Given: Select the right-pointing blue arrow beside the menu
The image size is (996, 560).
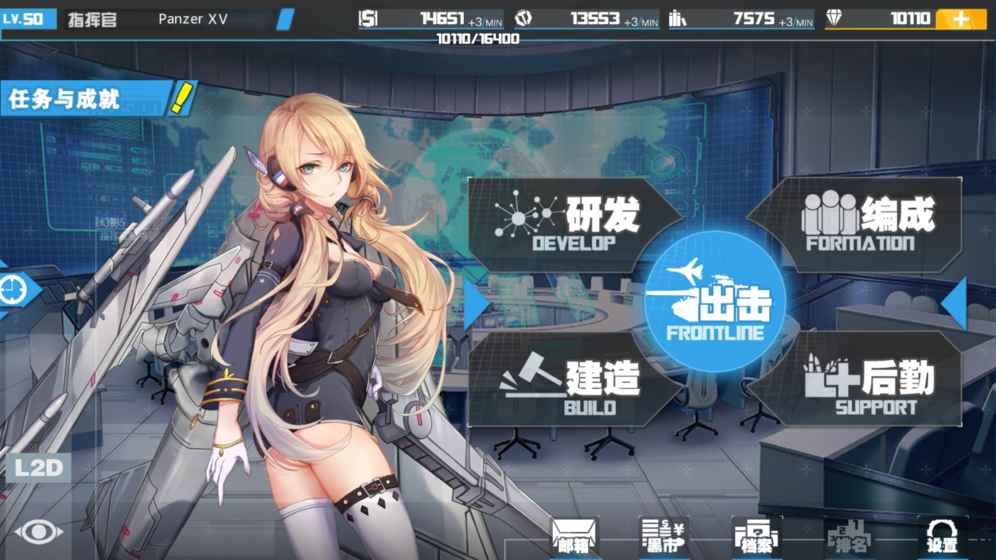Looking at the screenshot, I should click(477, 303).
